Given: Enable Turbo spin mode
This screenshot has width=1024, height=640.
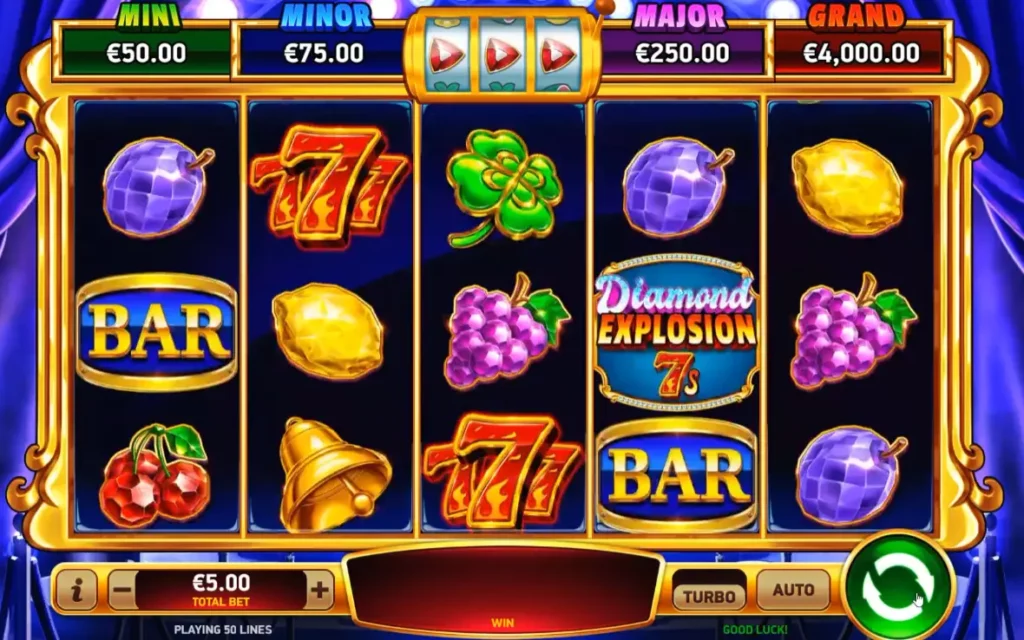Looking at the screenshot, I should point(709,595).
